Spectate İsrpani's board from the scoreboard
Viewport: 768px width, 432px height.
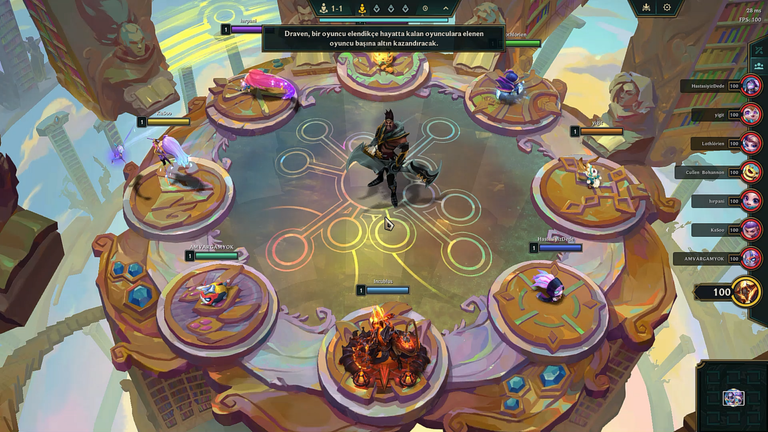[750, 201]
